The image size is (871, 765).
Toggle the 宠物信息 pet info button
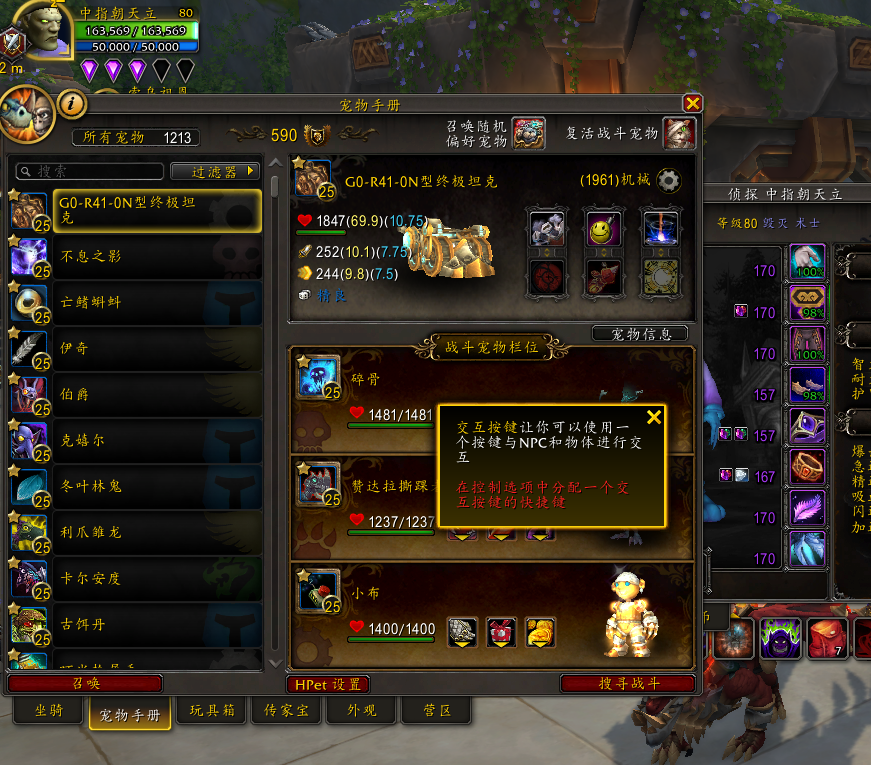click(640, 334)
